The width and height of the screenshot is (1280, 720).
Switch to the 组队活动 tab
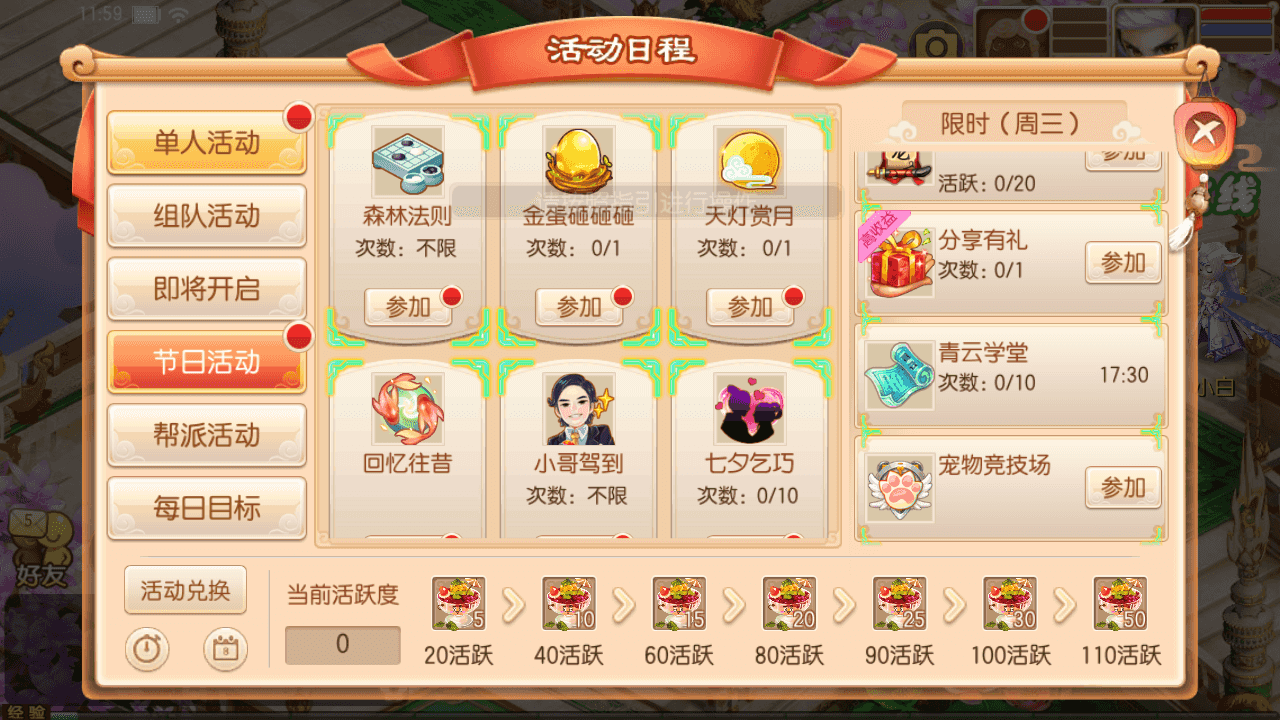[x=206, y=216]
